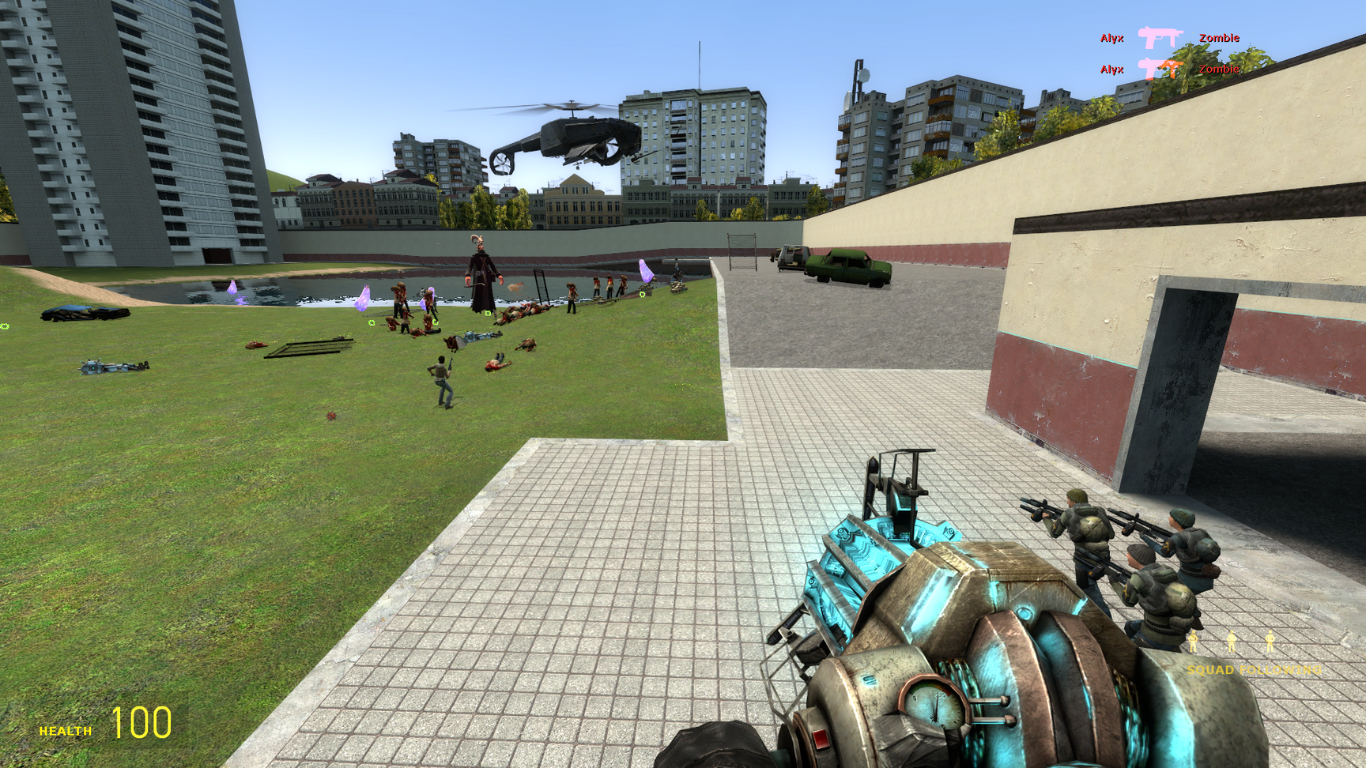Click the yellow HEALTH label

63,732
